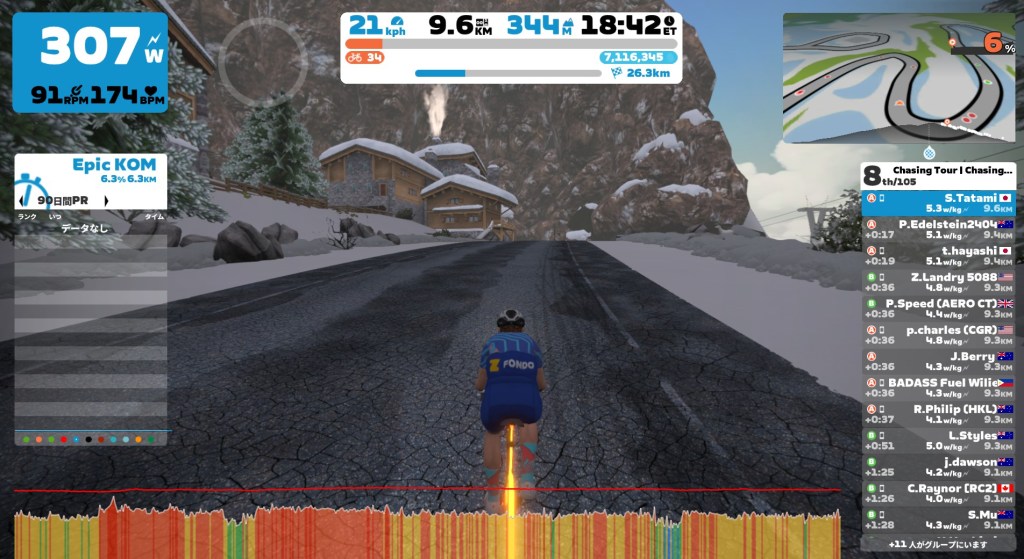Choose J.Berry from the riders list
The image size is (1024, 559).
click(938, 362)
